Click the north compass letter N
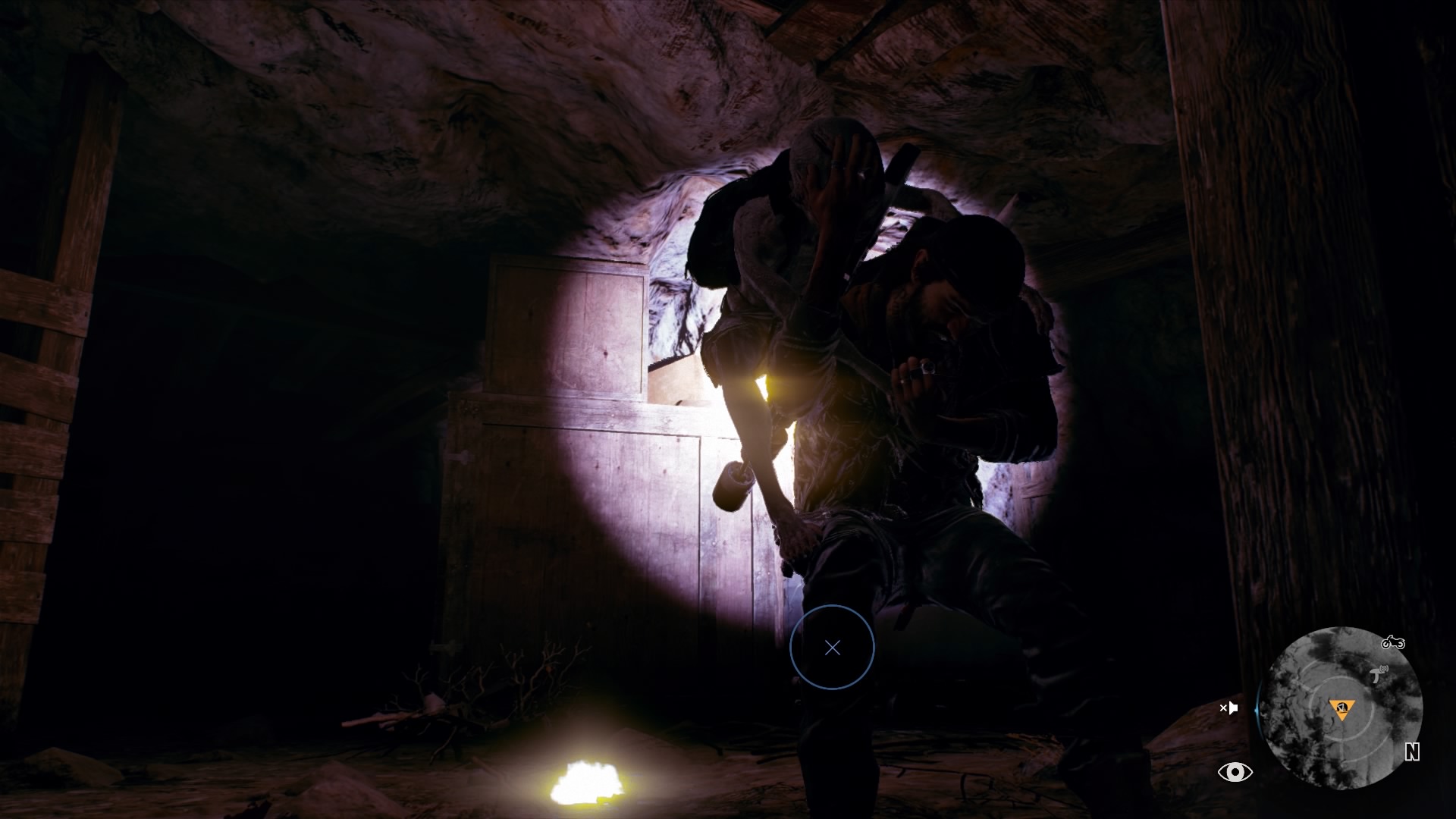This screenshot has height=819, width=1456. click(x=1411, y=752)
